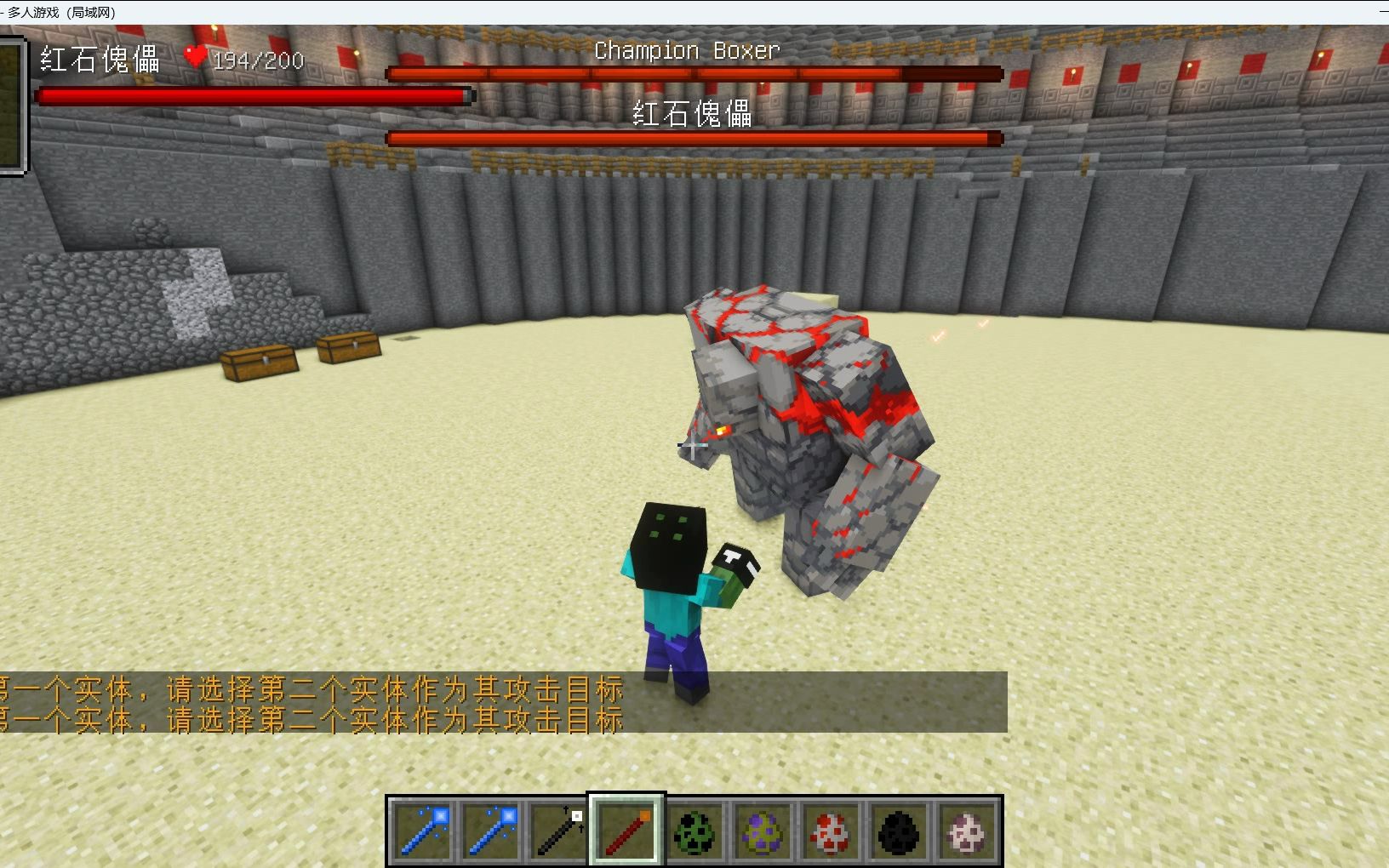Click the red heart icon beside 194/200
Viewport: 1389px width, 868px height.
click(196, 58)
